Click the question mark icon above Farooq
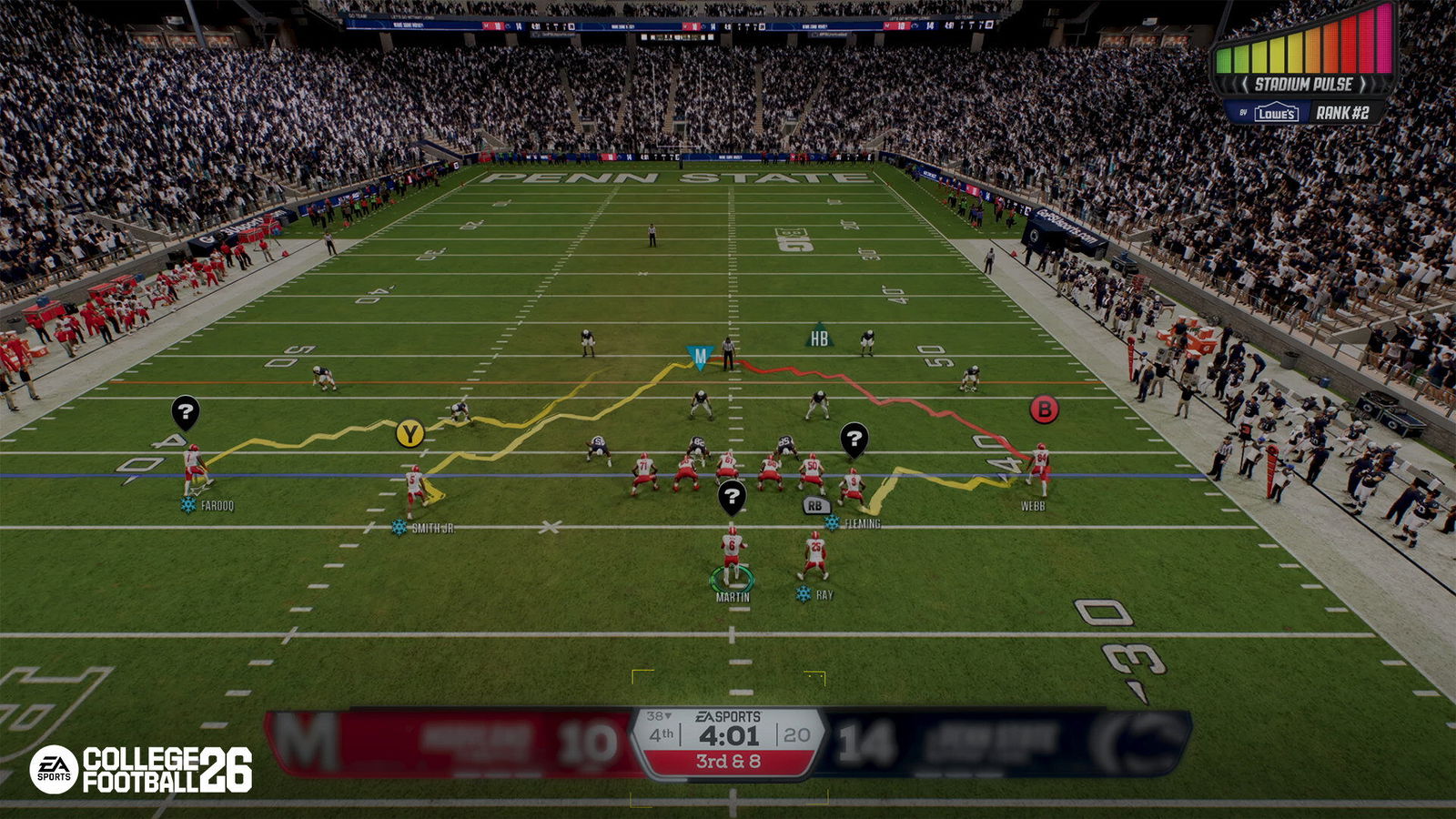 [x=185, y=412]
